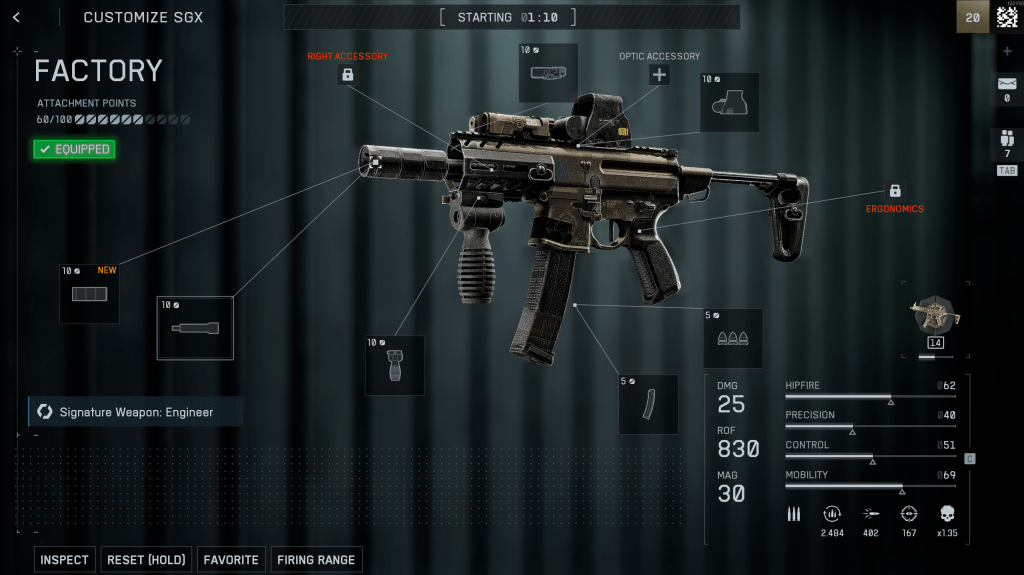This screenshot has height=575, width=1024.
Task: Click the Equipped status badge
Action: [73, 149]
